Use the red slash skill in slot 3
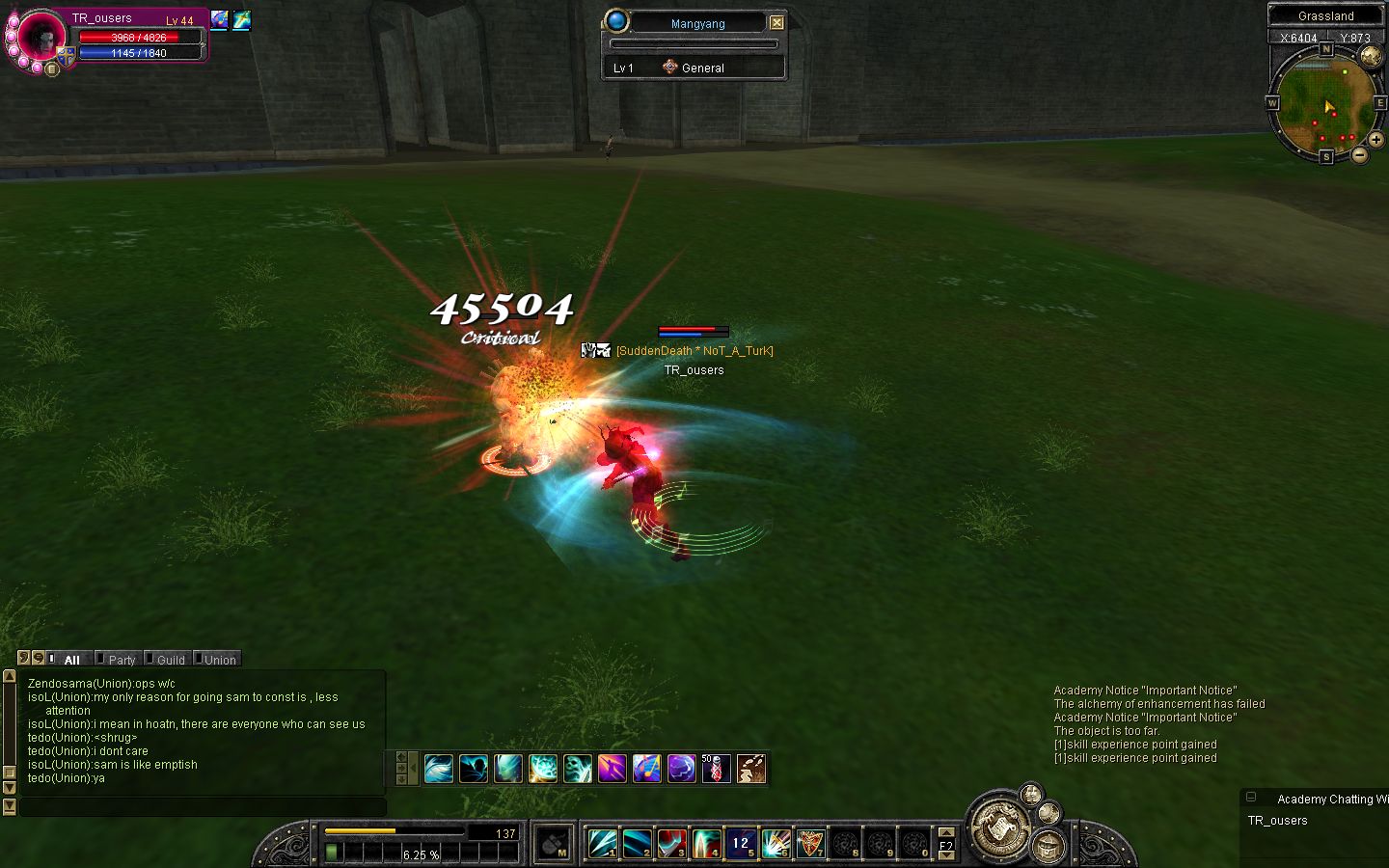Screen dimensions: 1389x868 pos(671,843)
